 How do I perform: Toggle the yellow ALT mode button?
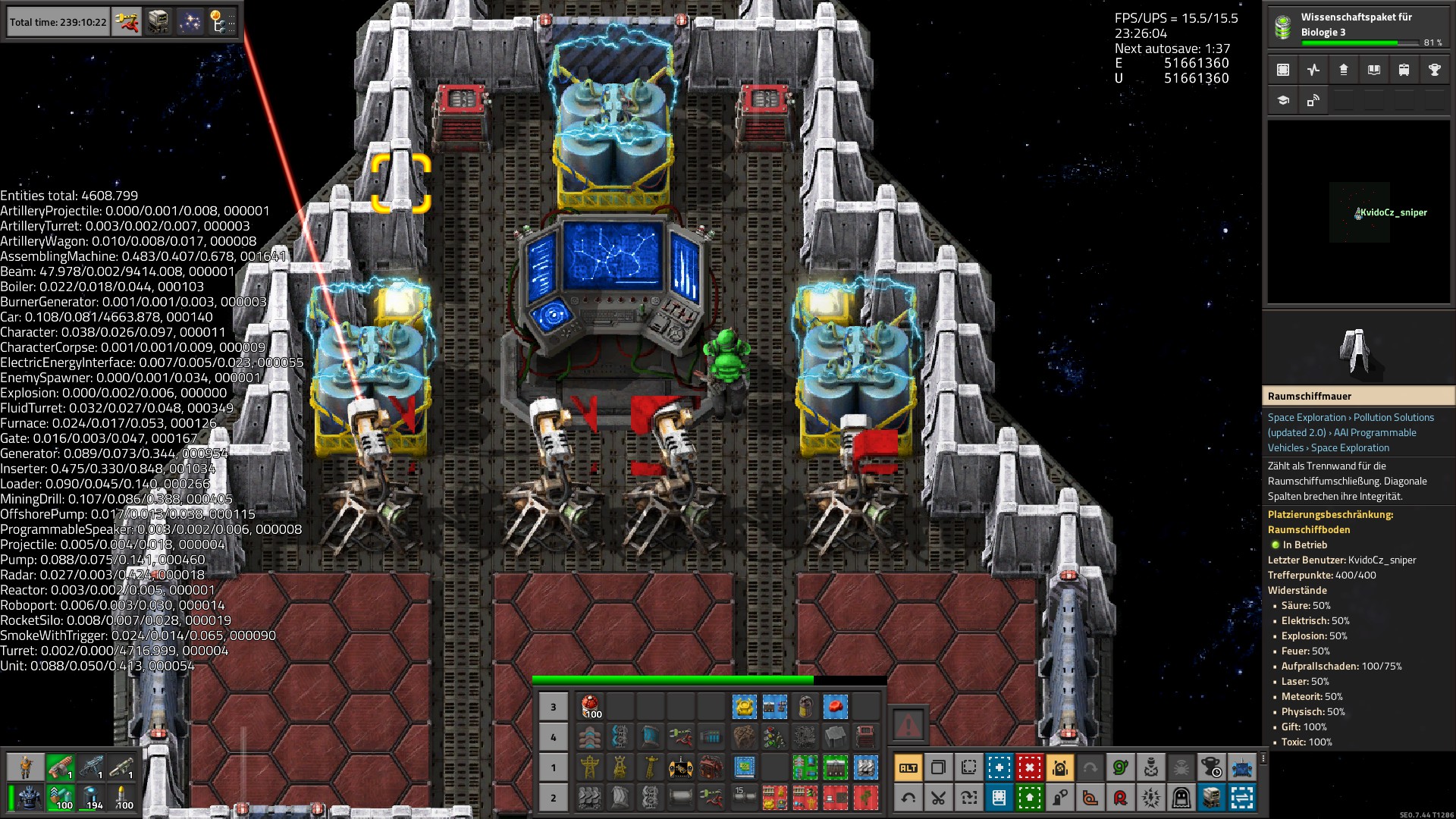pos(908,767)
